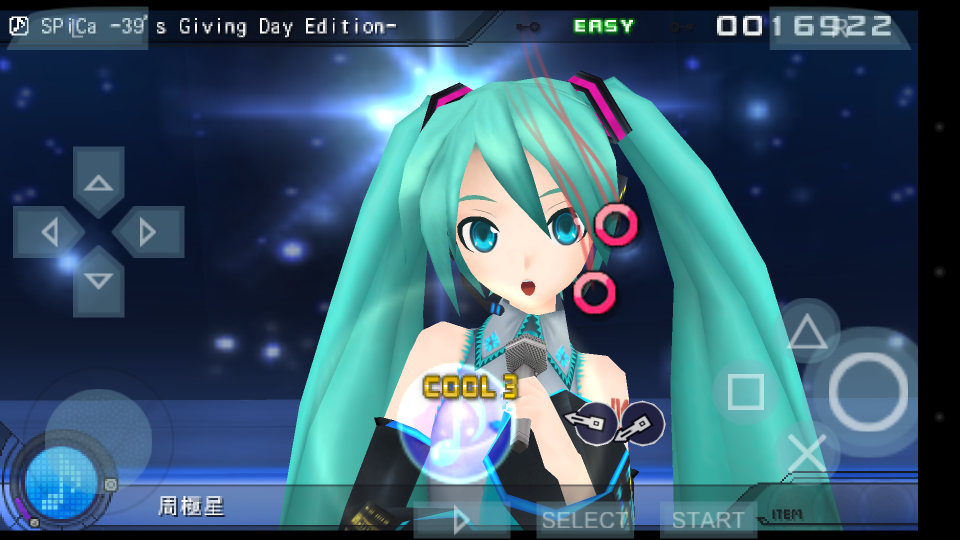Tap the on-screen square button
Image resolution: width=960 pixels, height=540 pixels.
click(746, 392)
